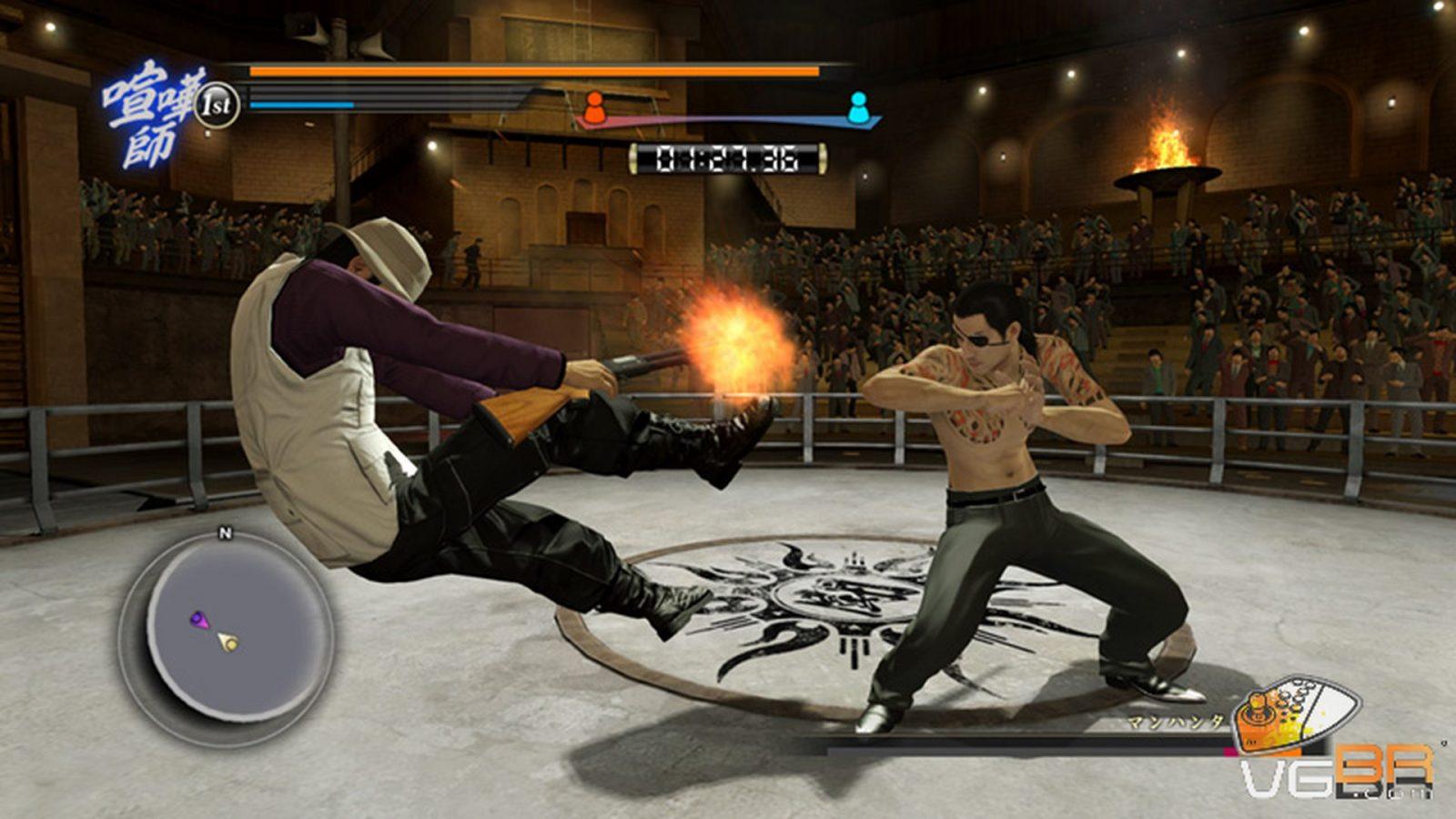This screenshot has width=1456, height=819.
Task: Select the purple enemy marker on minimap
Action: tap(199, 620)
